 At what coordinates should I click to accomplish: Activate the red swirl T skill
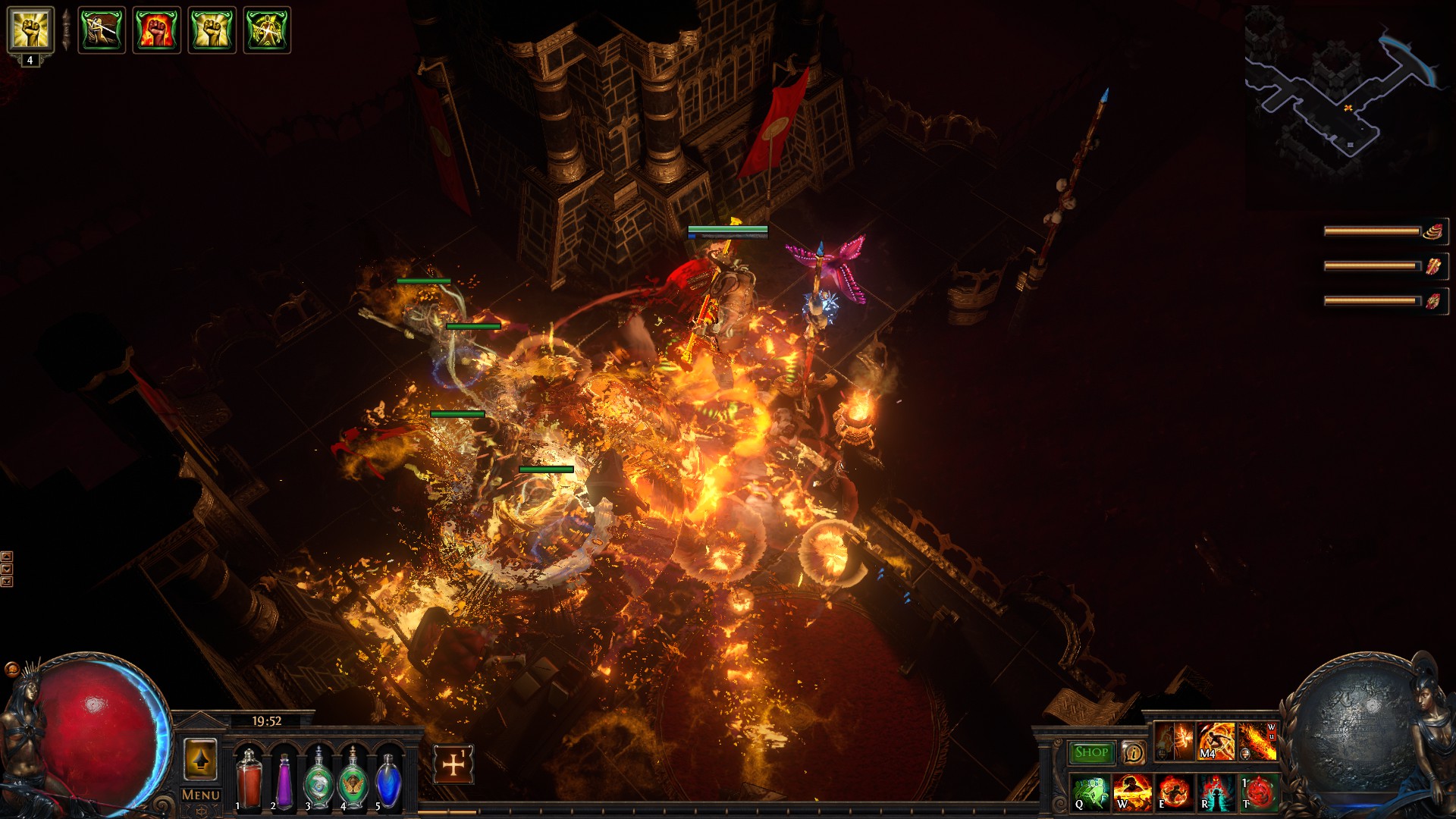[1258, 792]
